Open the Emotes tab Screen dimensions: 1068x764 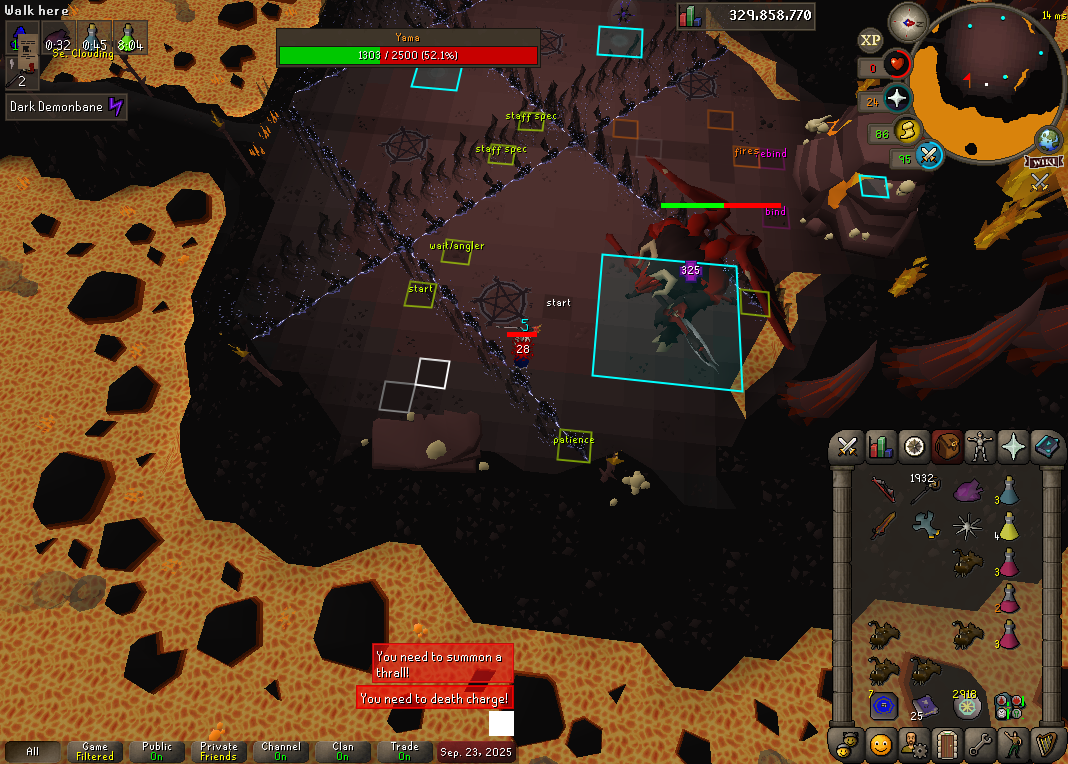pyautogui.click(x=1013, y=744)
